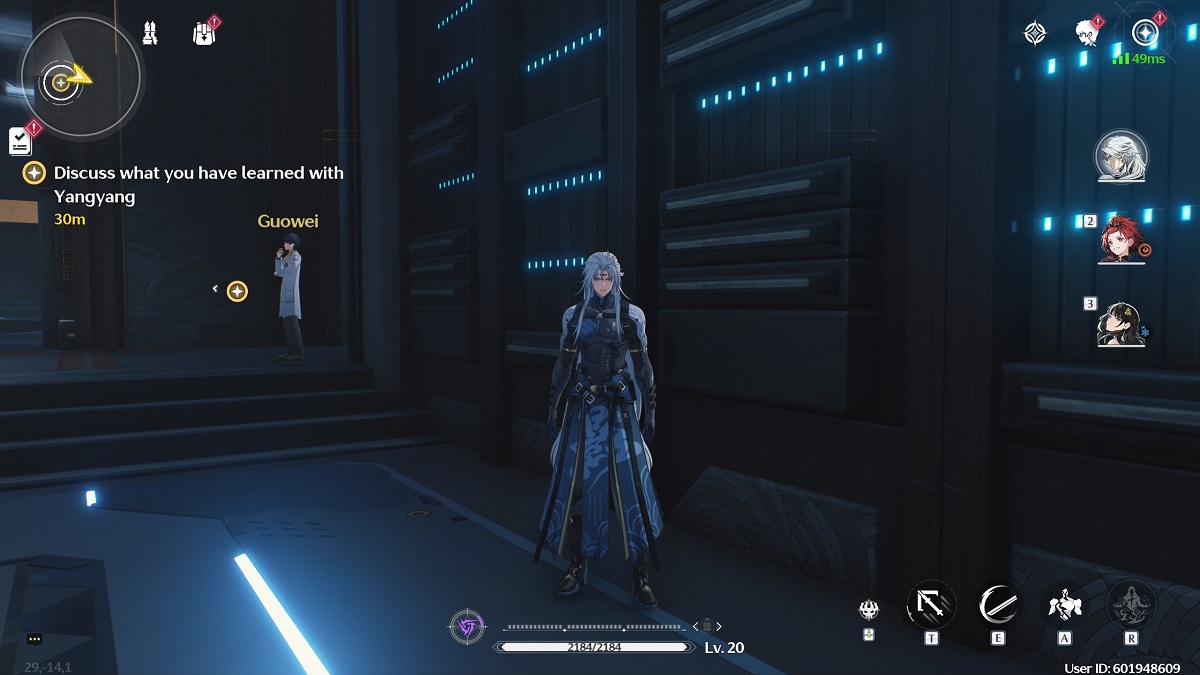The image size is (1200, 675).
Task: Select the white-haired party member portrait
Action: (x=1120, y=157)
